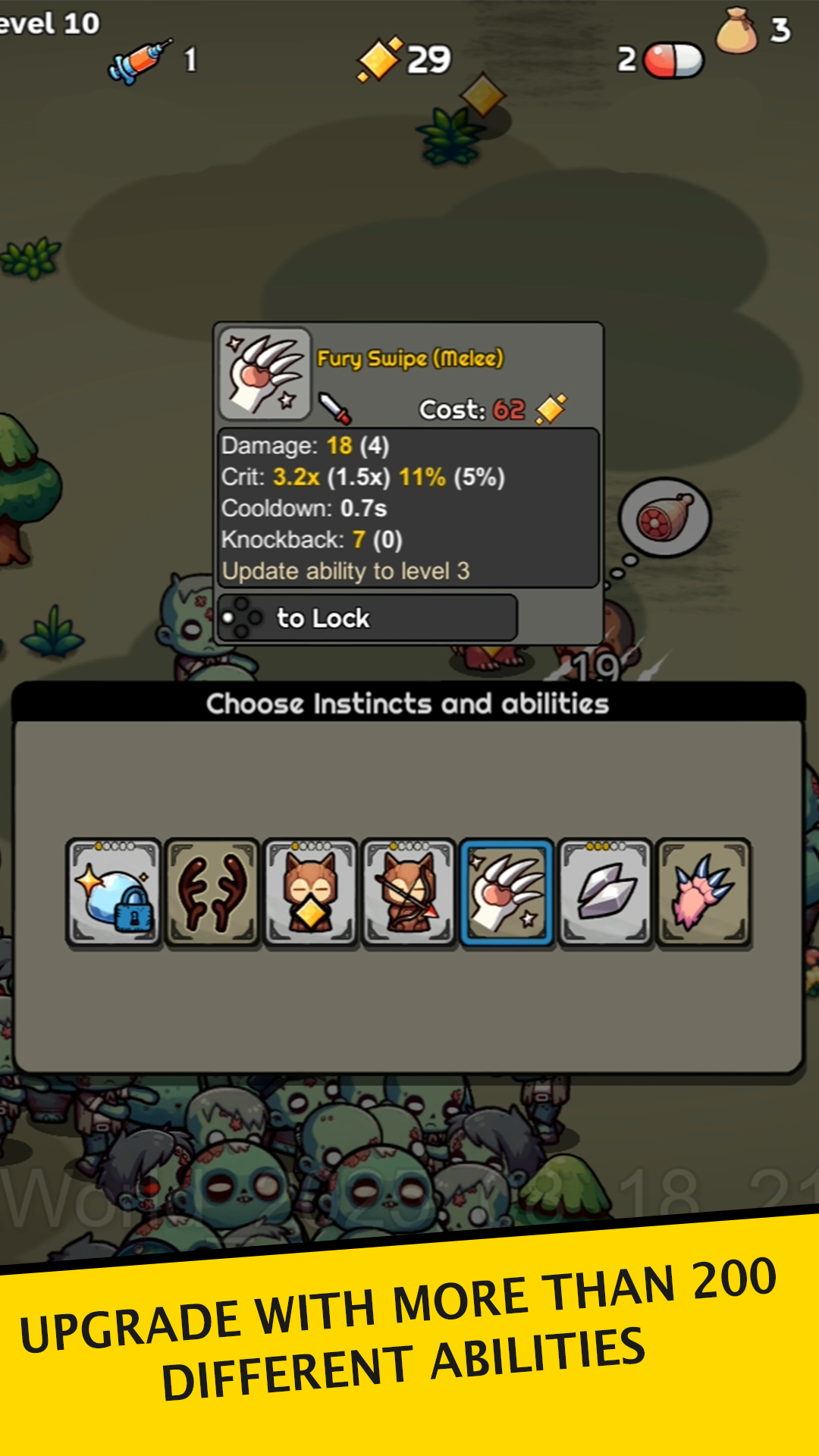Pick the owl holding gold gem card
819x1456 pixels.
310,893
